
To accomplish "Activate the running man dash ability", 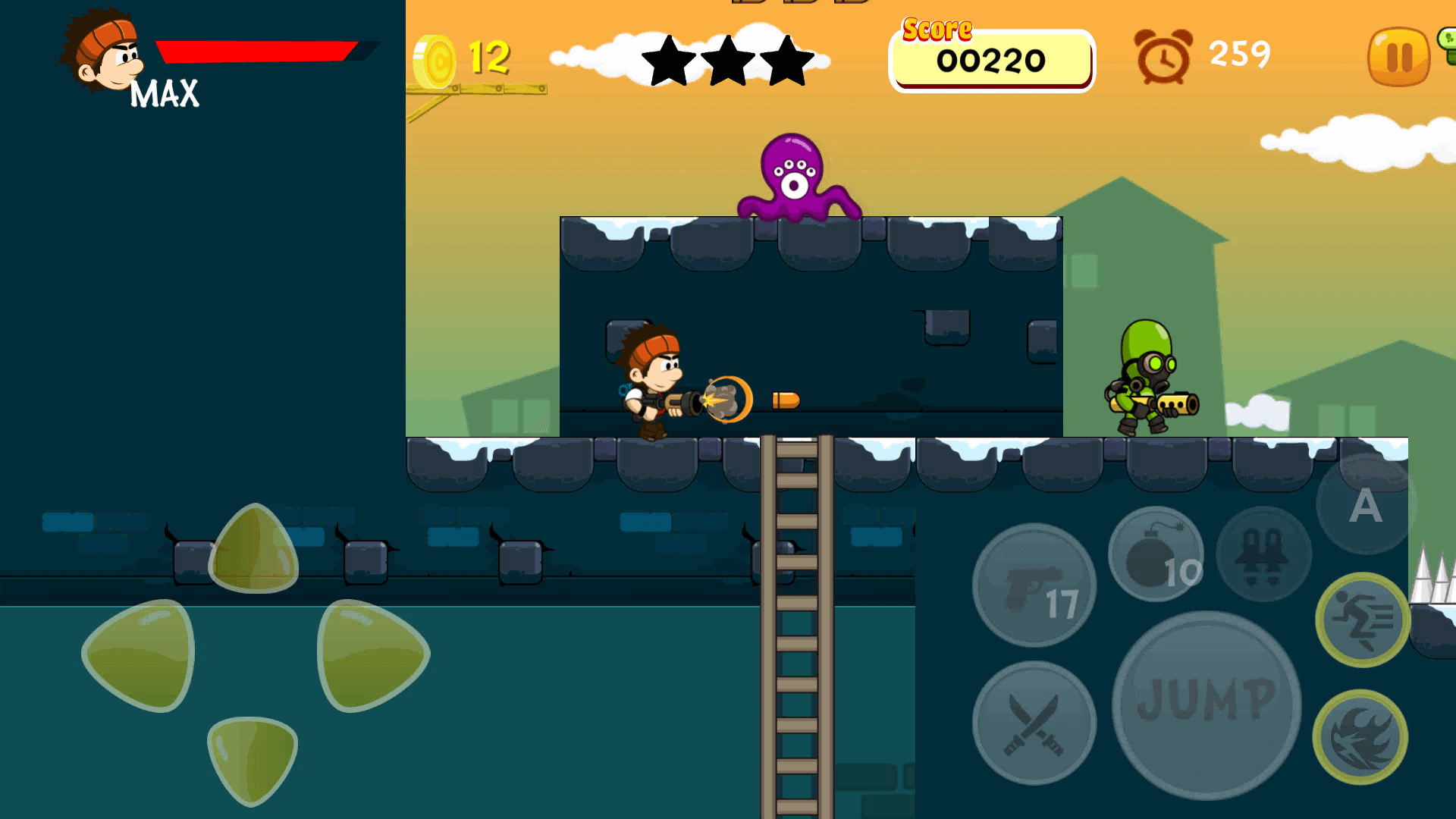I will tap(1363, 620).
